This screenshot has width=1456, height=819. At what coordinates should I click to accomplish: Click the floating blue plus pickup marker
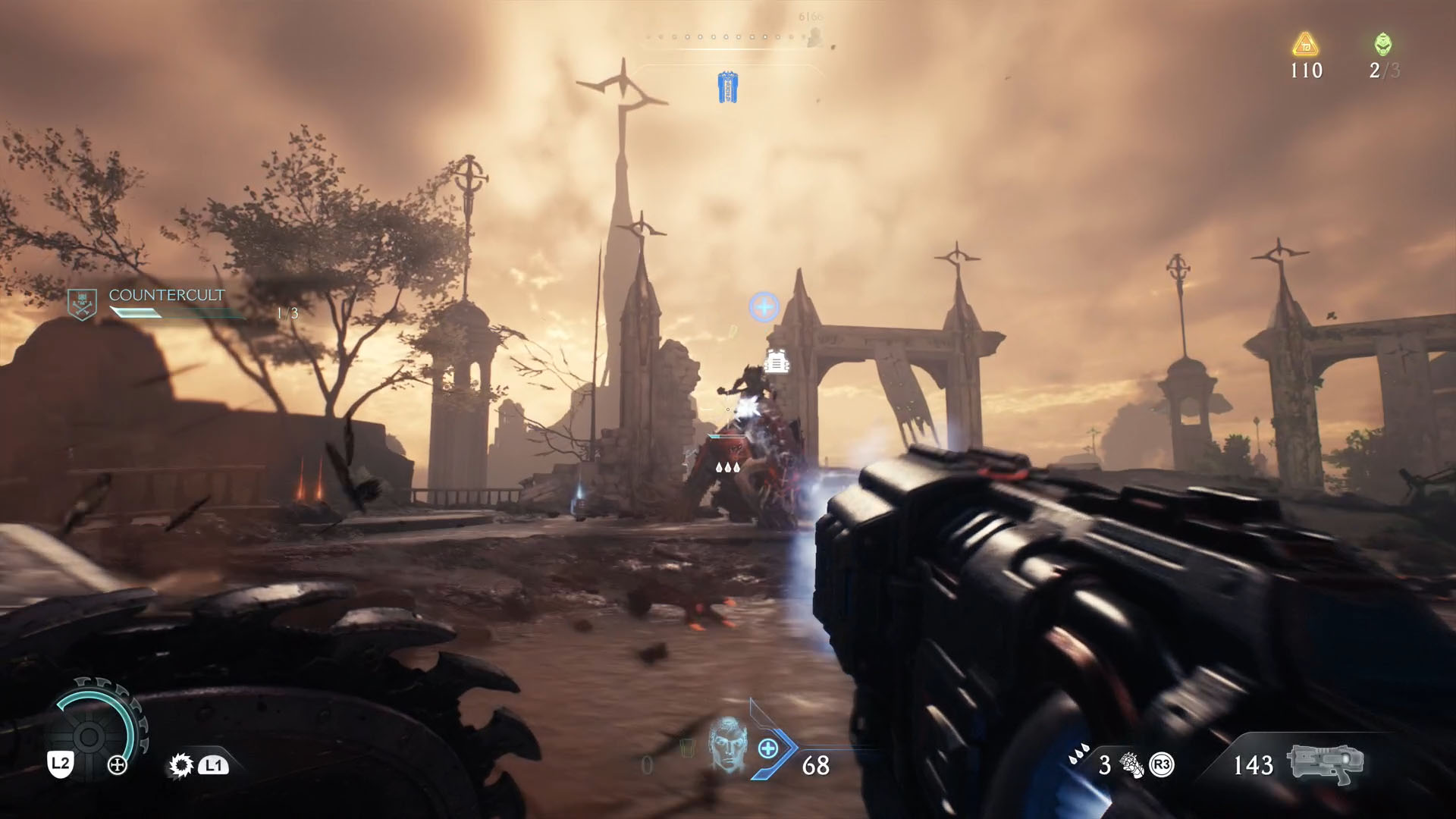(x=764, y=306)
